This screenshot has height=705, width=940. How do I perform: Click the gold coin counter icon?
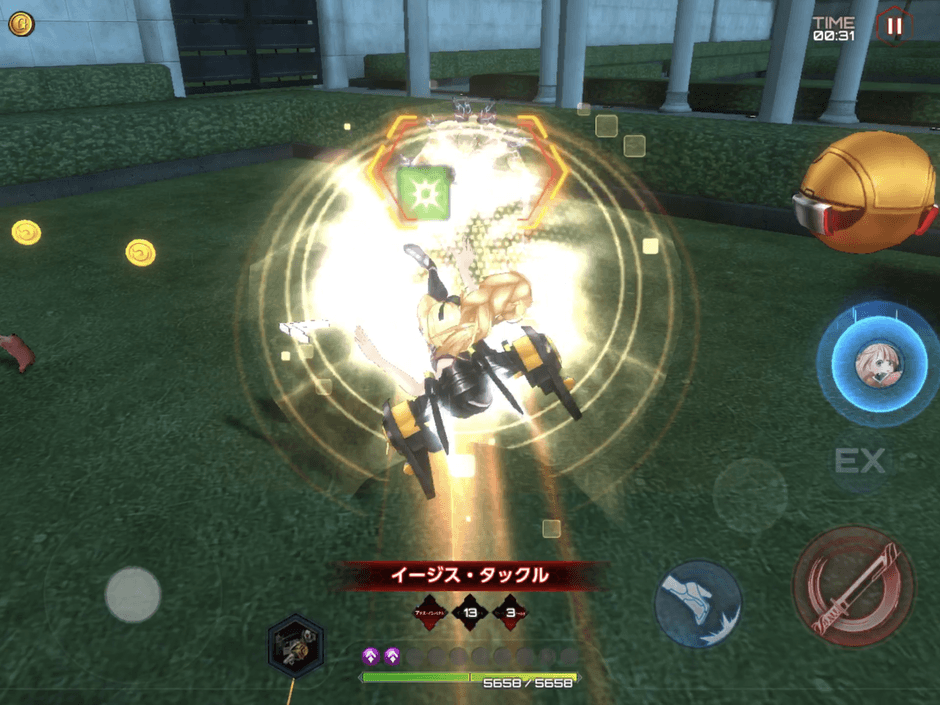point(21,24)
